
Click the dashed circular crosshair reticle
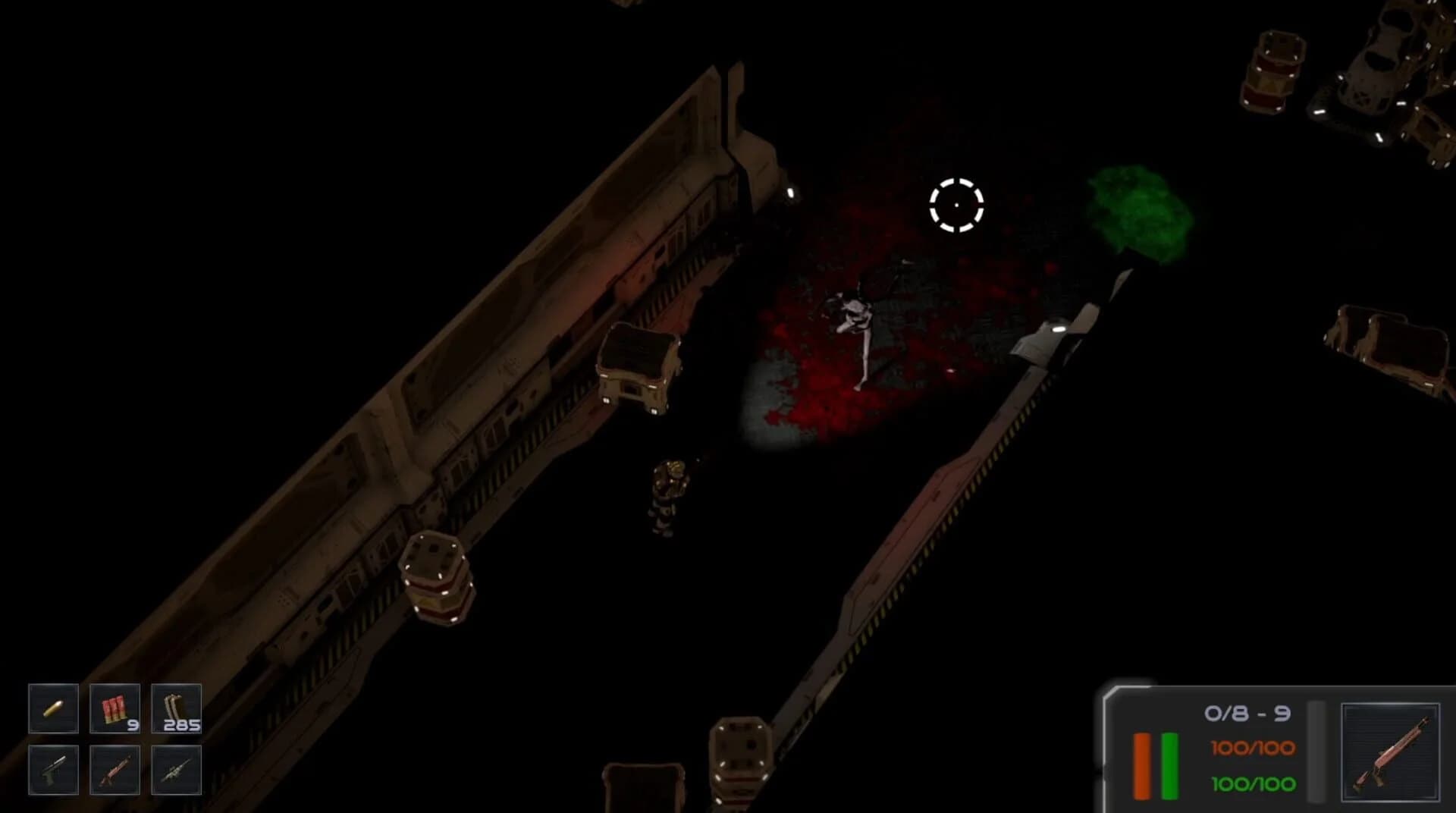point(957,206)
